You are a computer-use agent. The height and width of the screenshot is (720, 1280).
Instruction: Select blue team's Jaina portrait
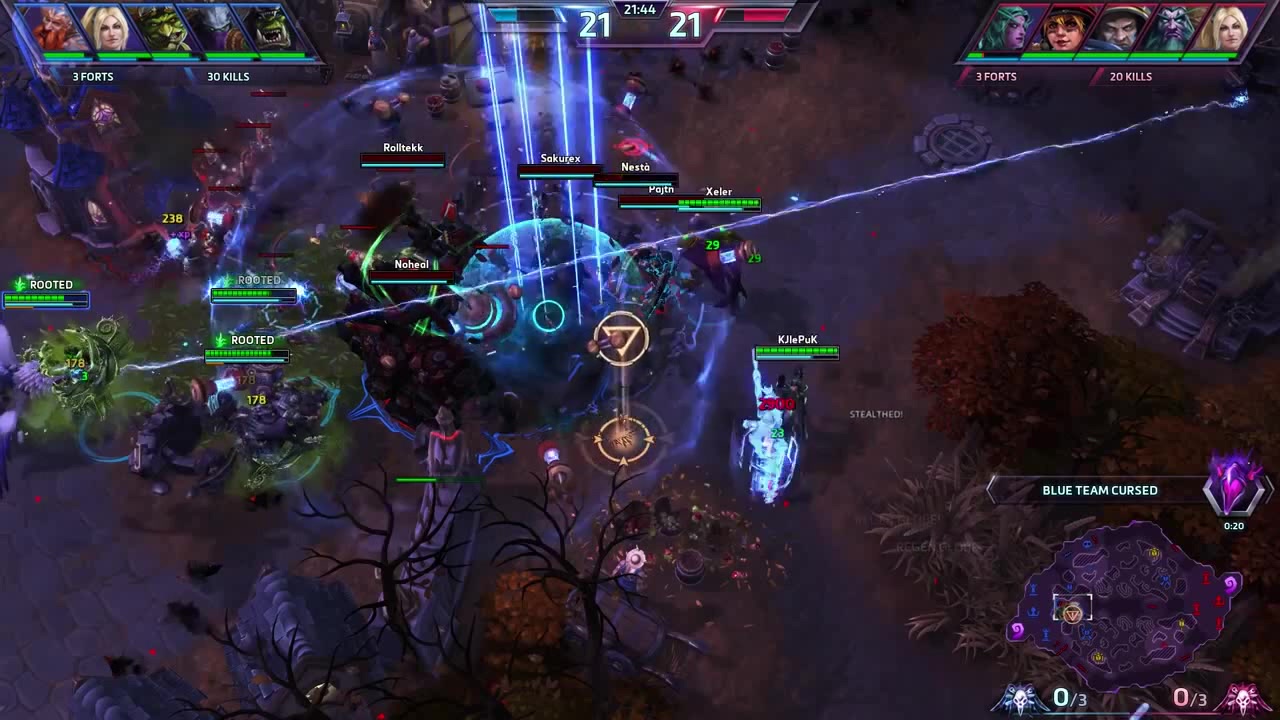[108, 28]
